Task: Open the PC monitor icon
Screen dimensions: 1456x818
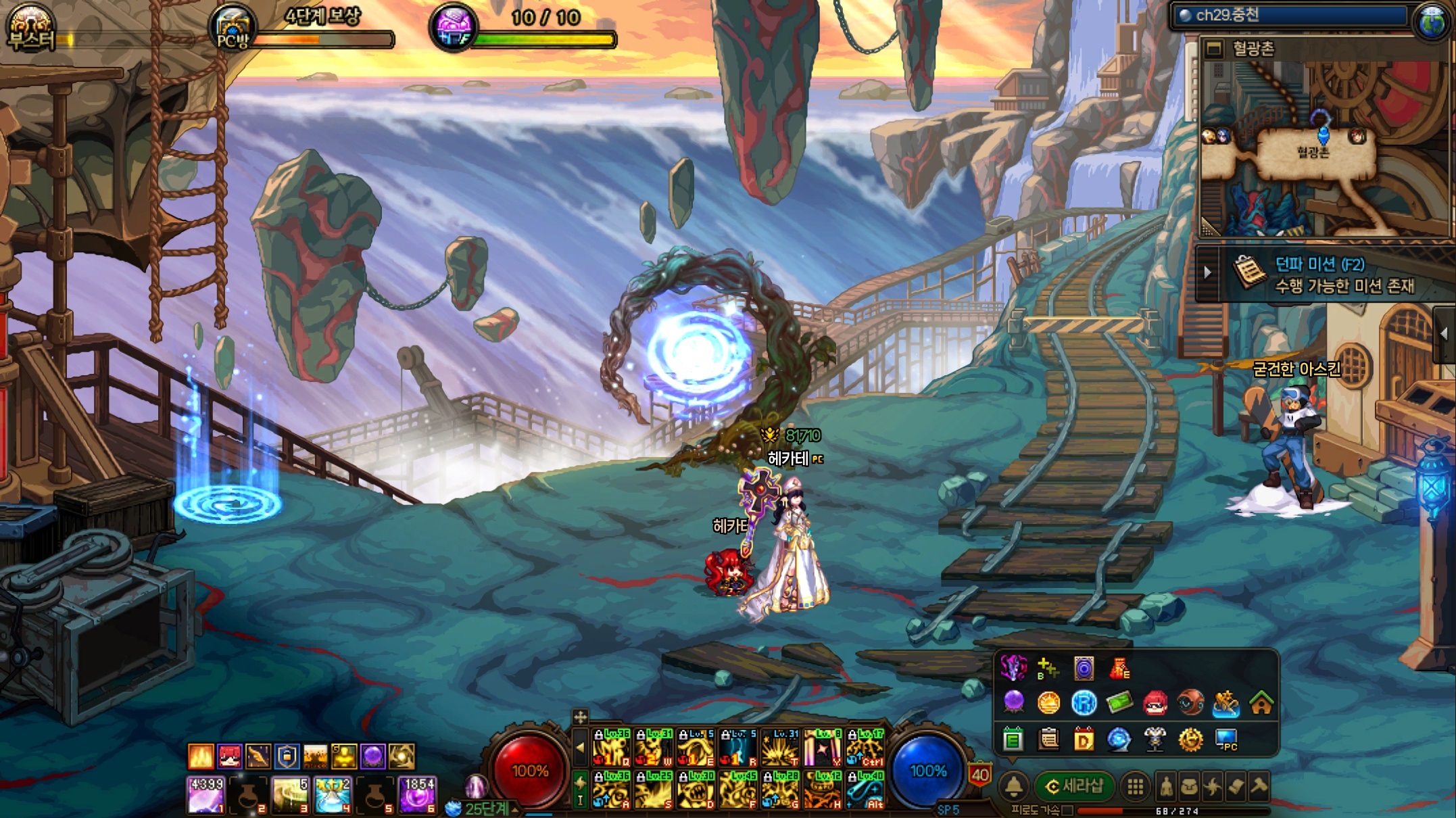Action: (1226, 740)
